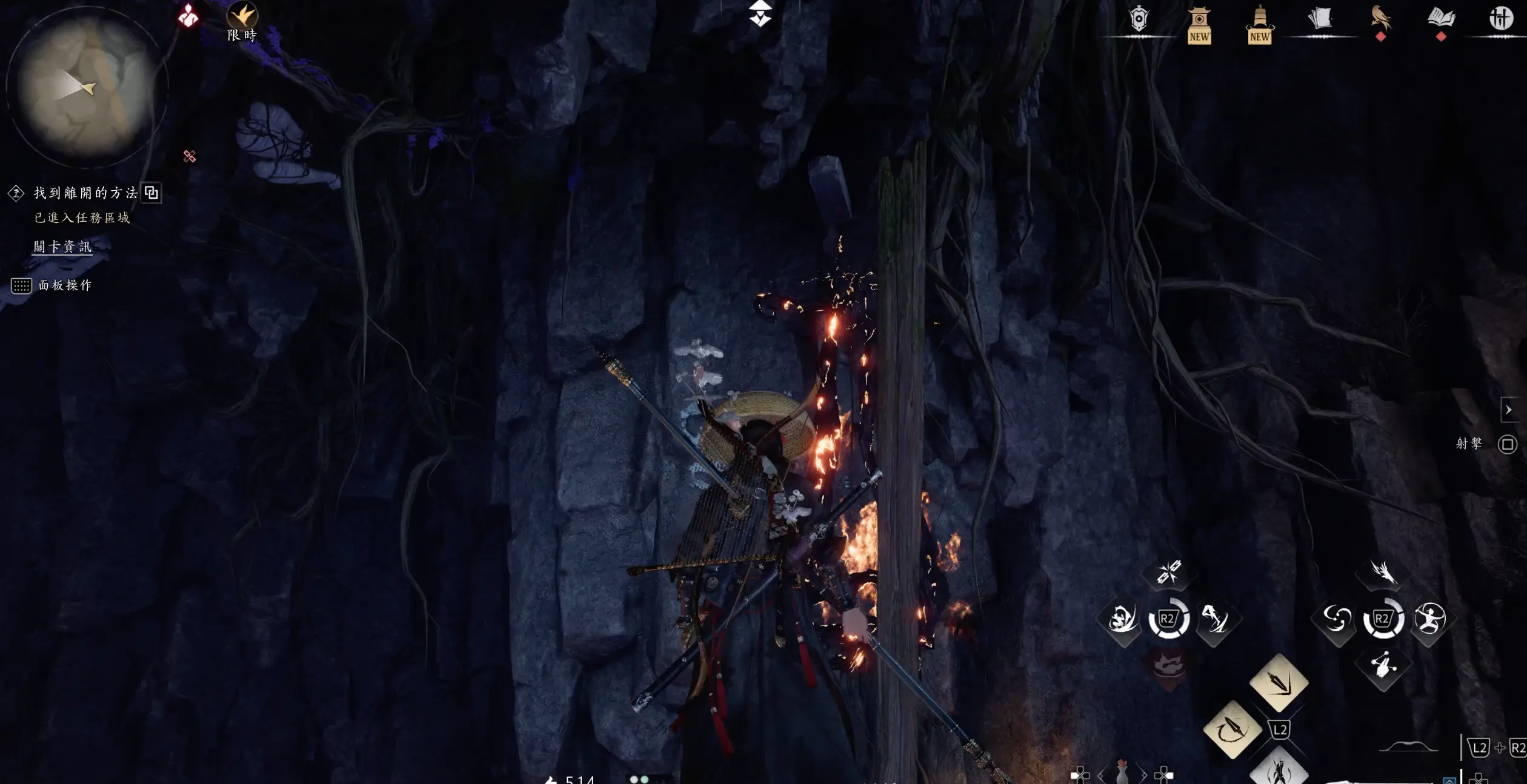Select the potion vase consumable slot
1527x784 pixels.
point(1122,774)
